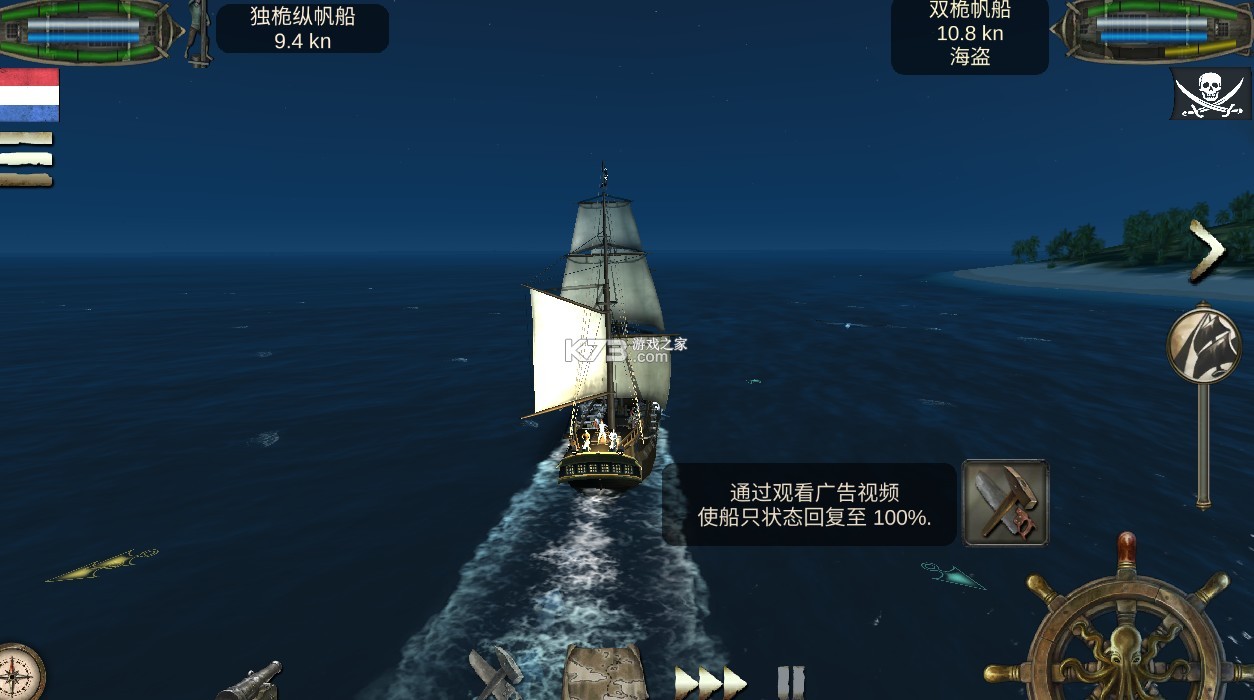Expand the side panel arrow
The width and height of the screenshot is (1254, 700).
(x=1206, y=251)
